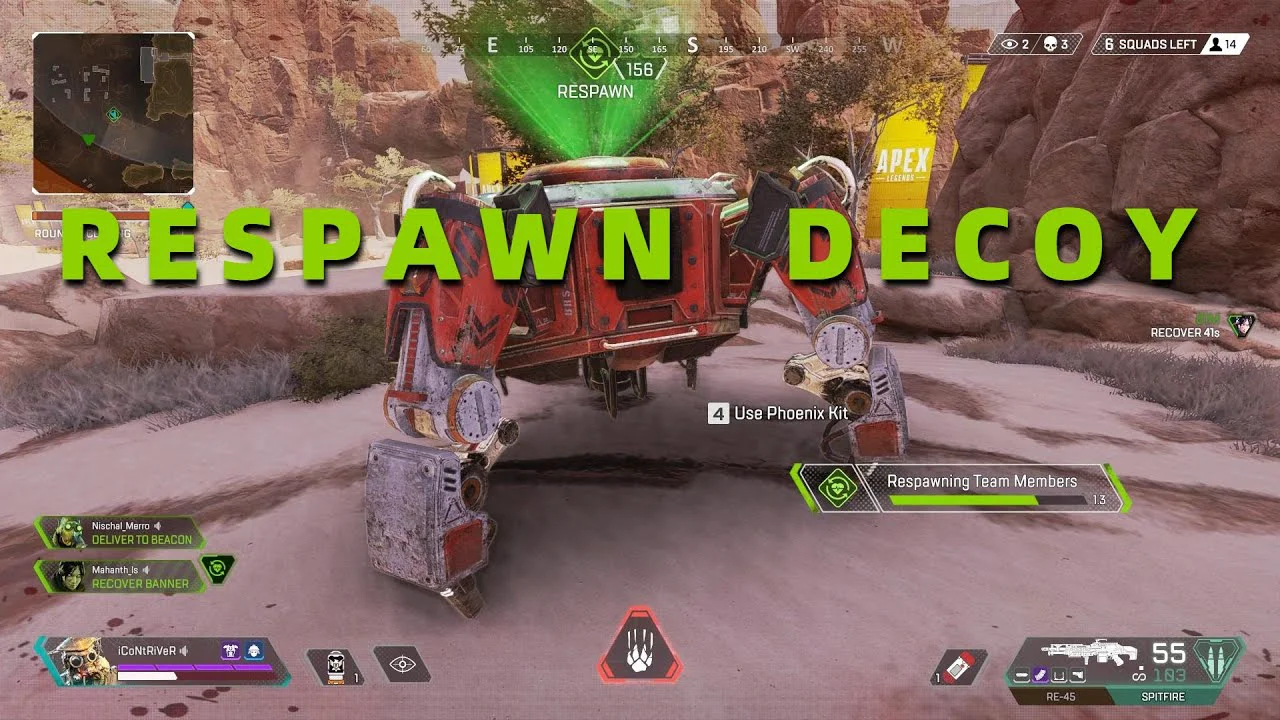Click the green respawn status badge near teammates
The image size is (1280, 720).
click(217, 569)
